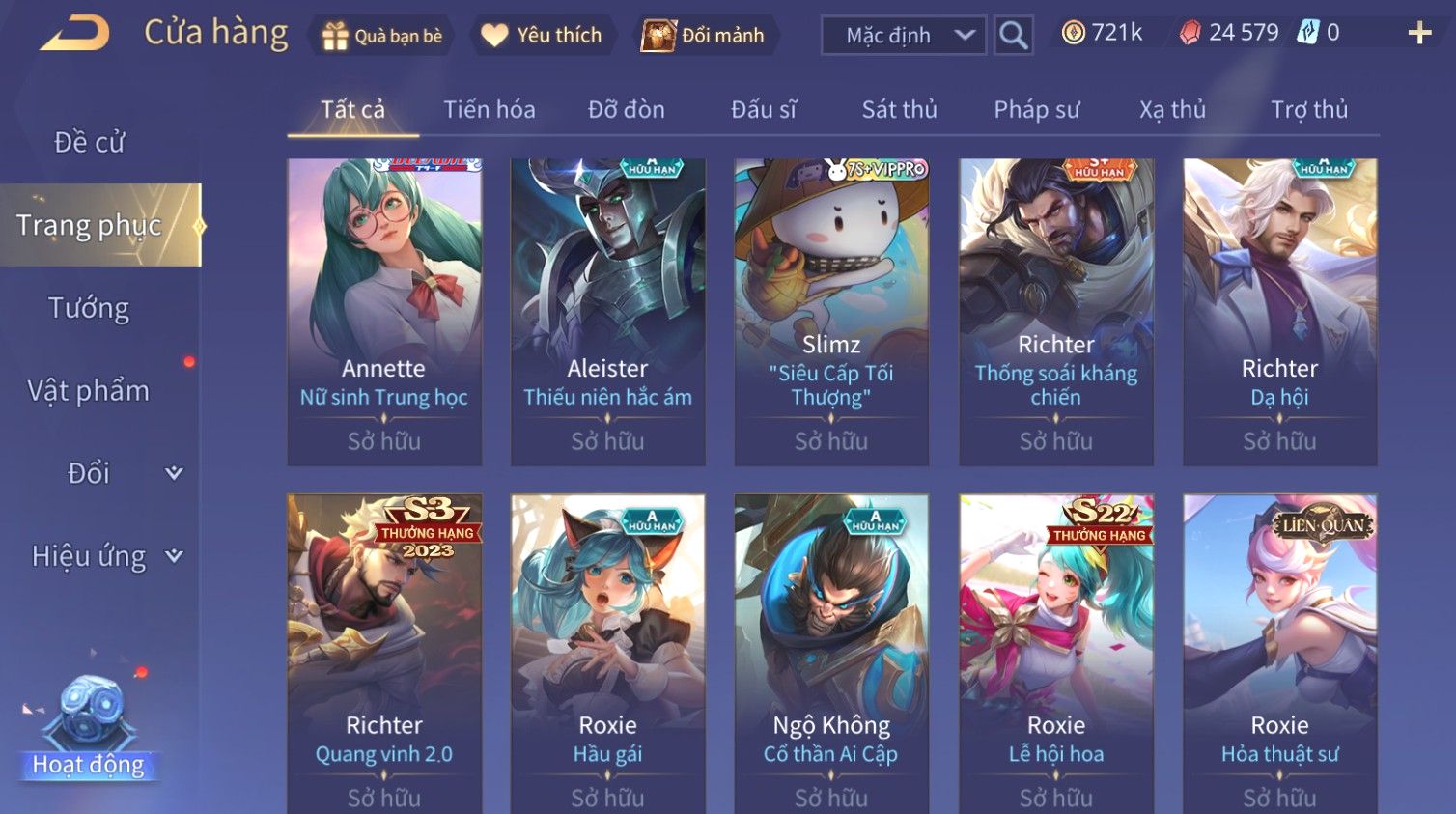Image resolution: width=1456 pixels, height=814 pixels.
Task: Select the Sát thủ category tab
Action: tap(899, 110)
